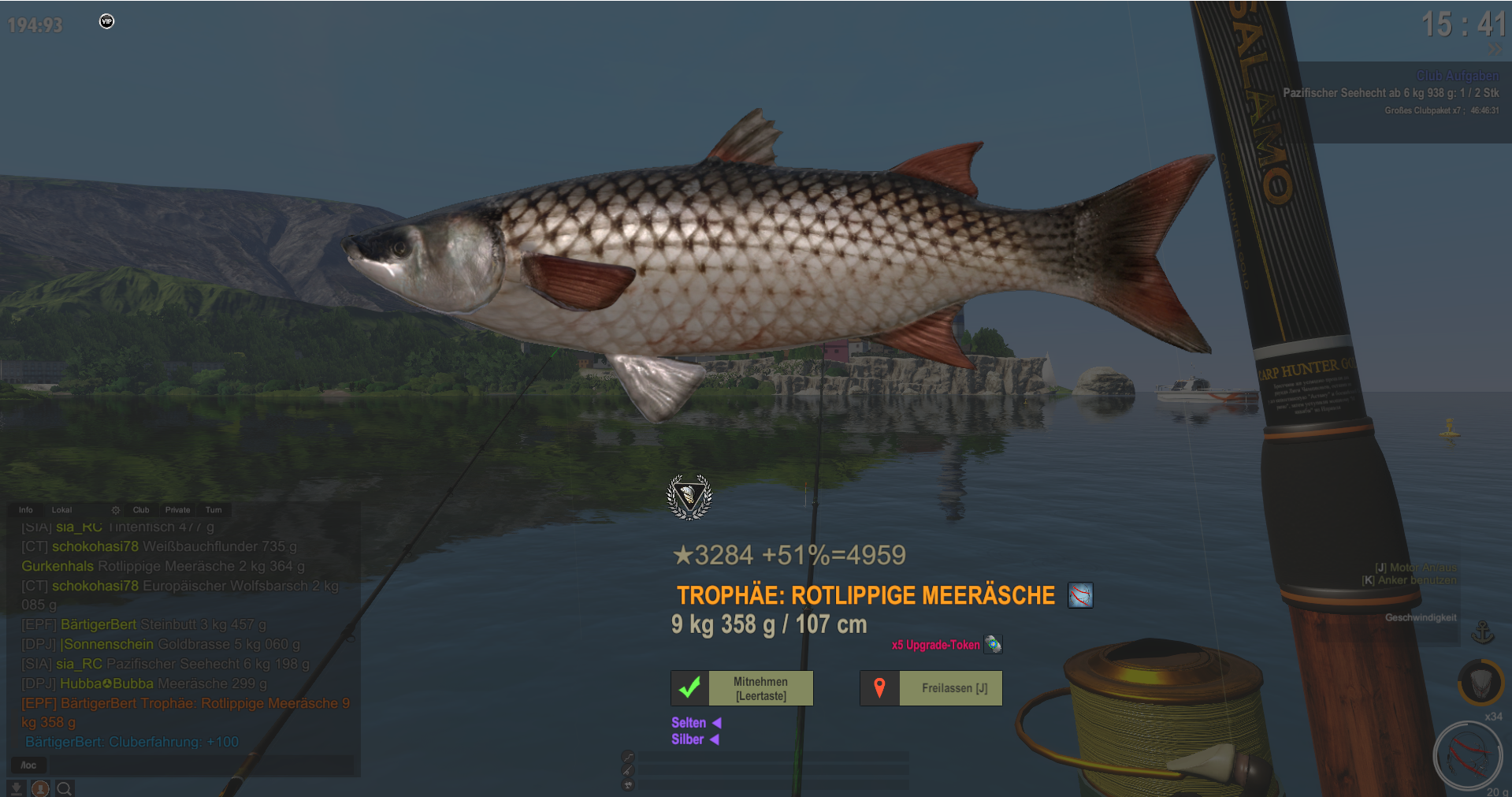Screen dimensions: 1512x797
Task: Open the Private chat tab
Action: 177,510
